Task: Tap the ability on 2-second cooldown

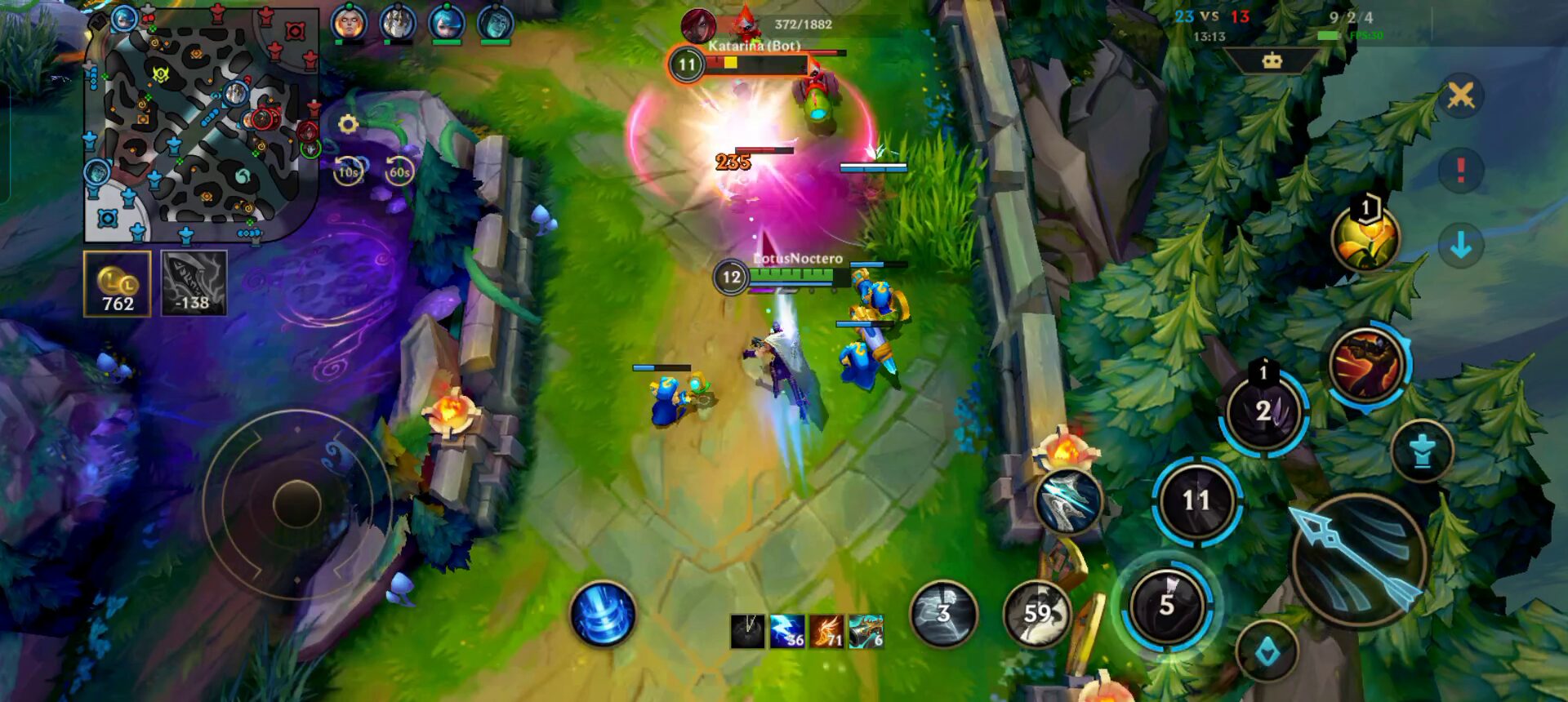Action: click(1263, 412)
